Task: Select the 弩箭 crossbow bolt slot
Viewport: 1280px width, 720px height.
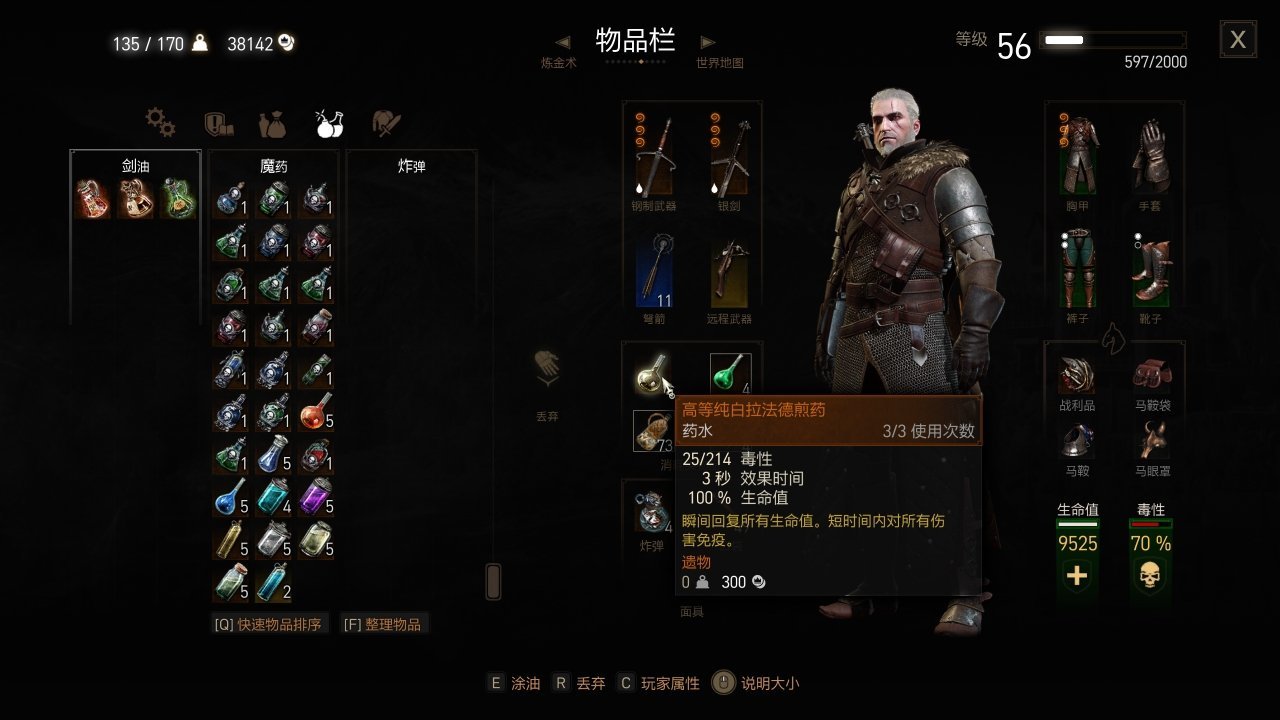Action: (x=654, y=272)
